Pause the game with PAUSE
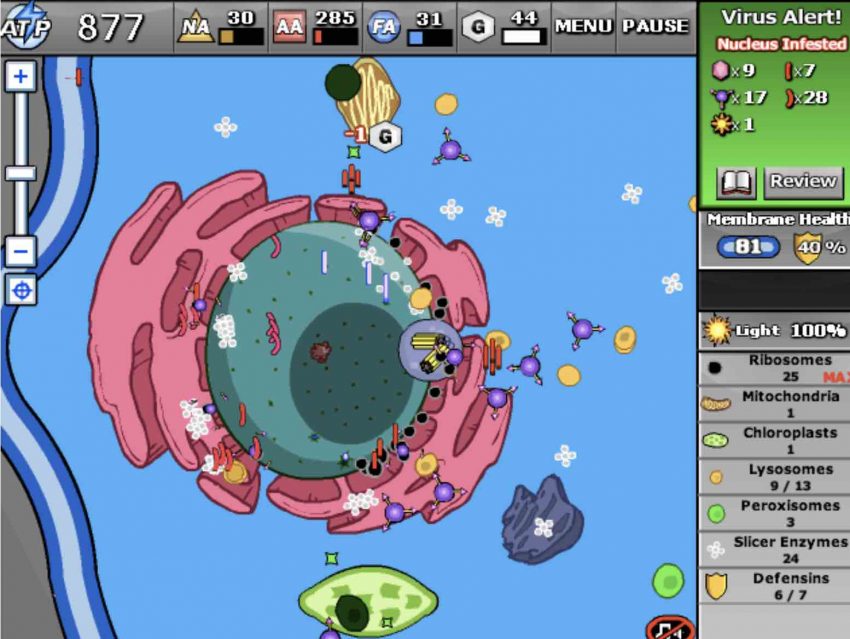The height and width of the screenshot is (639, 850). pyautogui.click(x=655, y=26)
